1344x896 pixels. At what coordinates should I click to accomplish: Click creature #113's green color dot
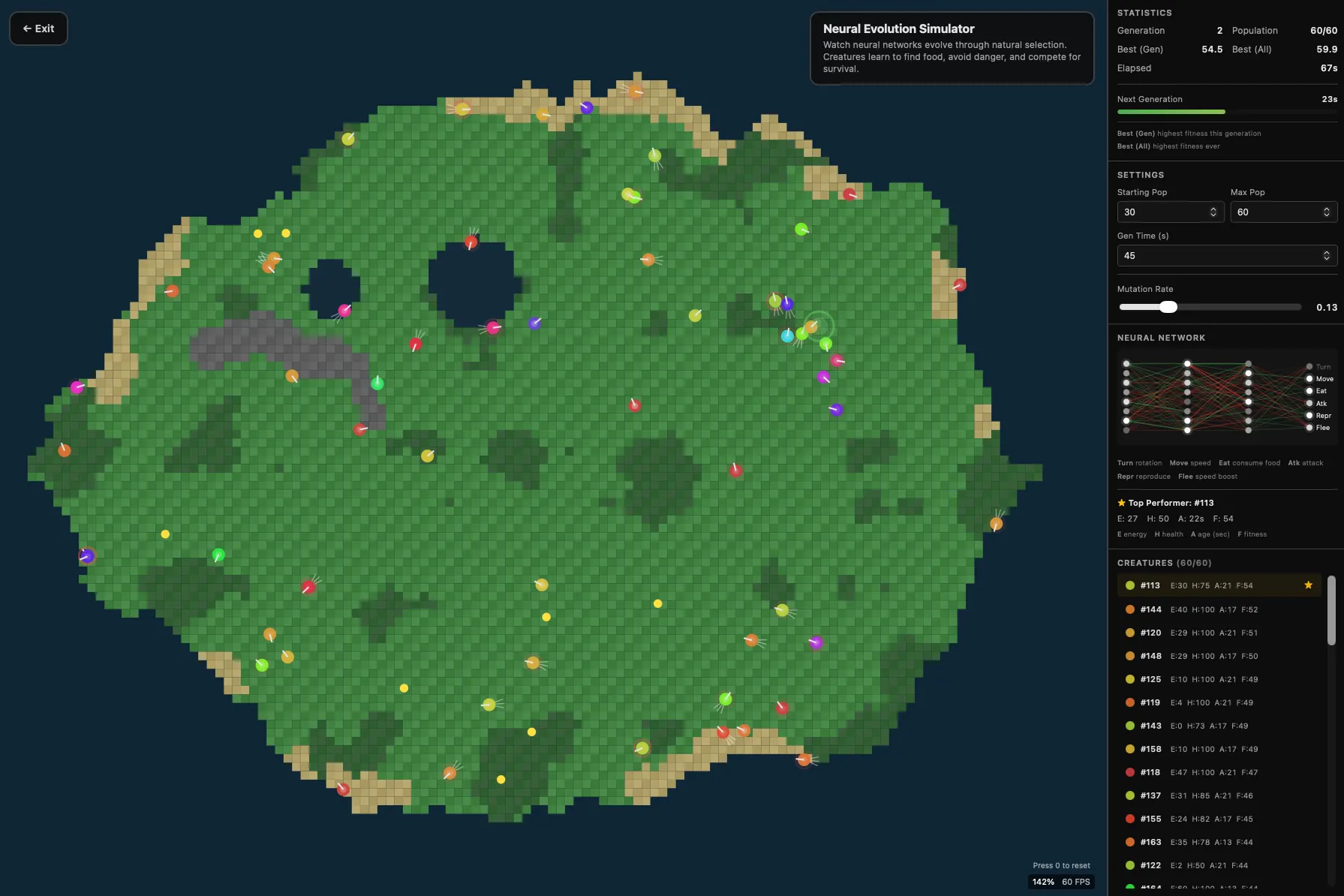1129,585
